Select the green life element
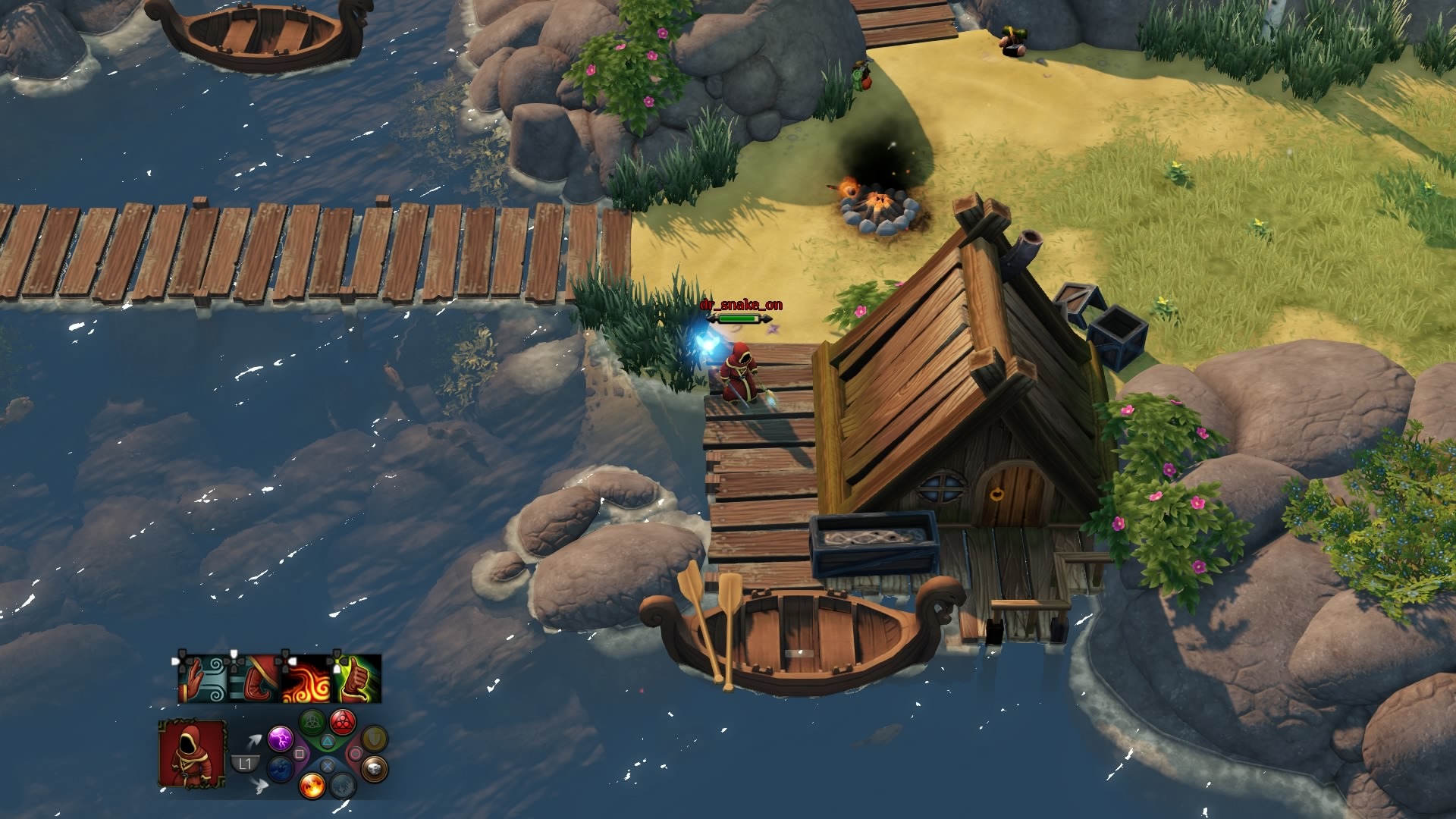The image size is (1456, 819). click(x=312, y=721)
